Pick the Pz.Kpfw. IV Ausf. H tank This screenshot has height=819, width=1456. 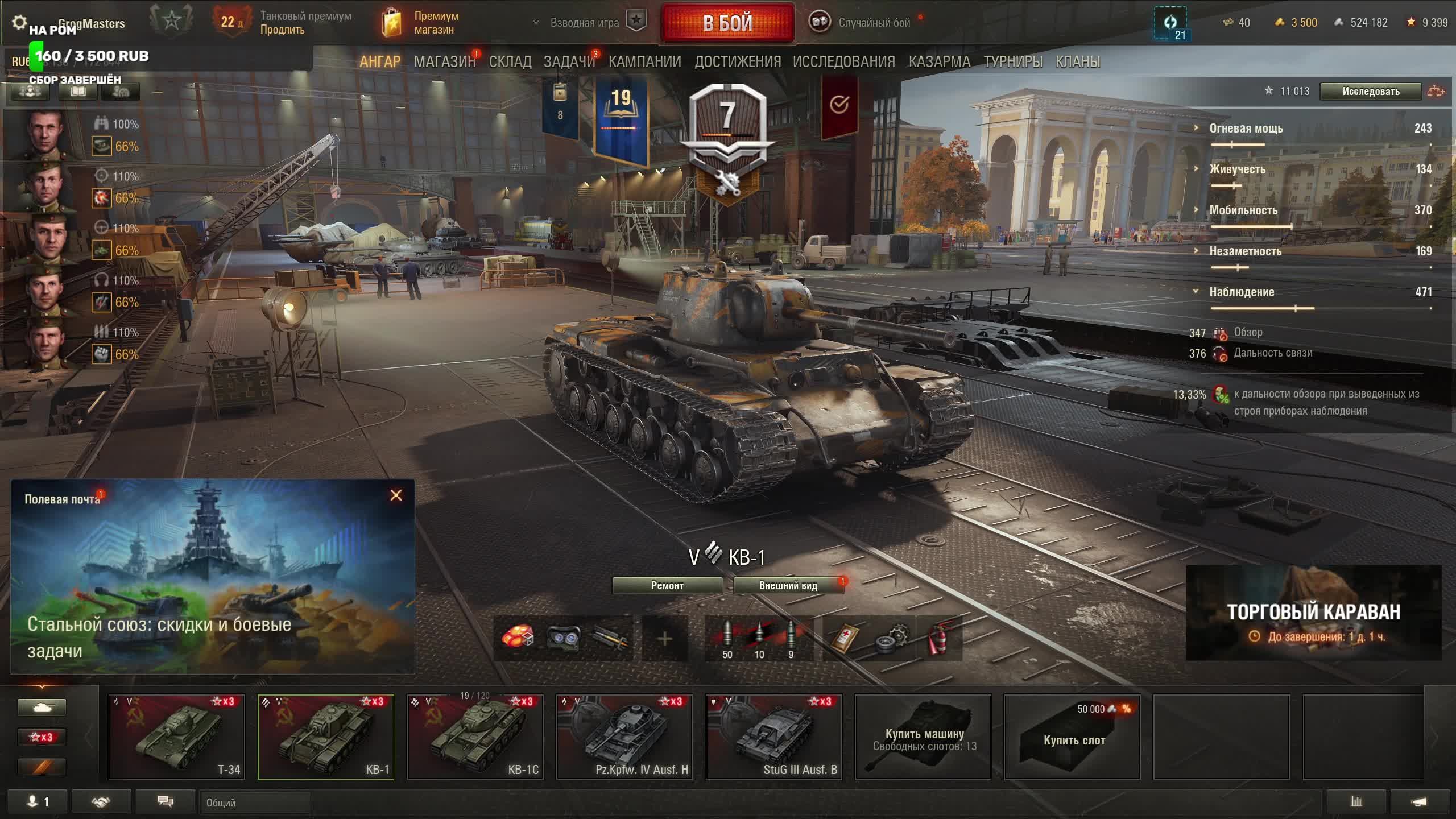(x=624, y=737)
